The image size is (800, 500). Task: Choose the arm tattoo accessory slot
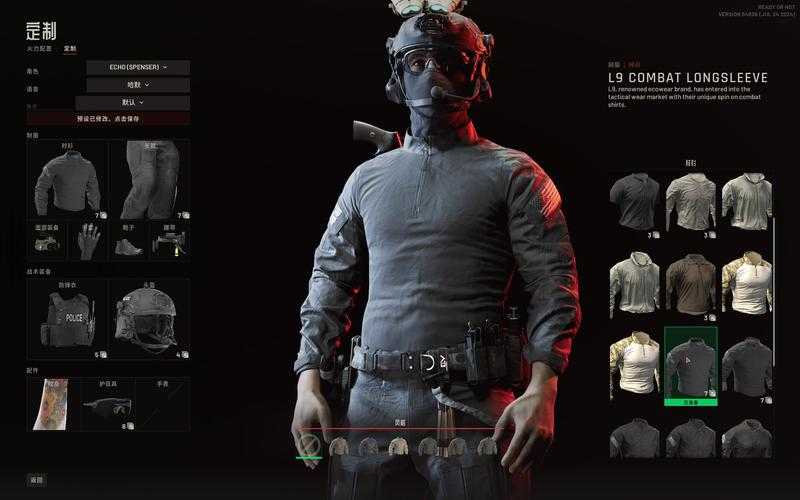point(52,404)
